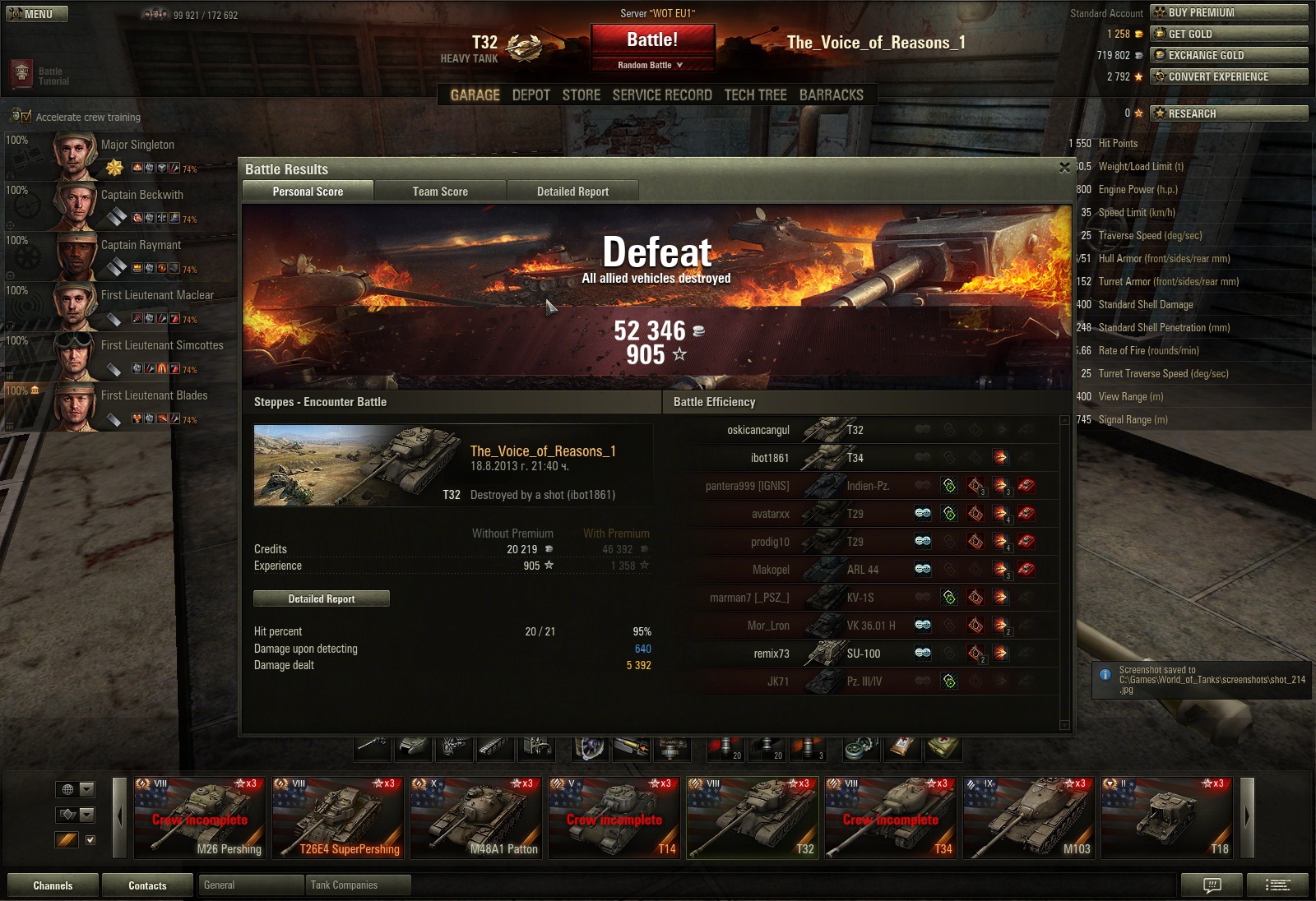Open the STORE section
This screenshot has width=1316, height=901.
[582, 95]
